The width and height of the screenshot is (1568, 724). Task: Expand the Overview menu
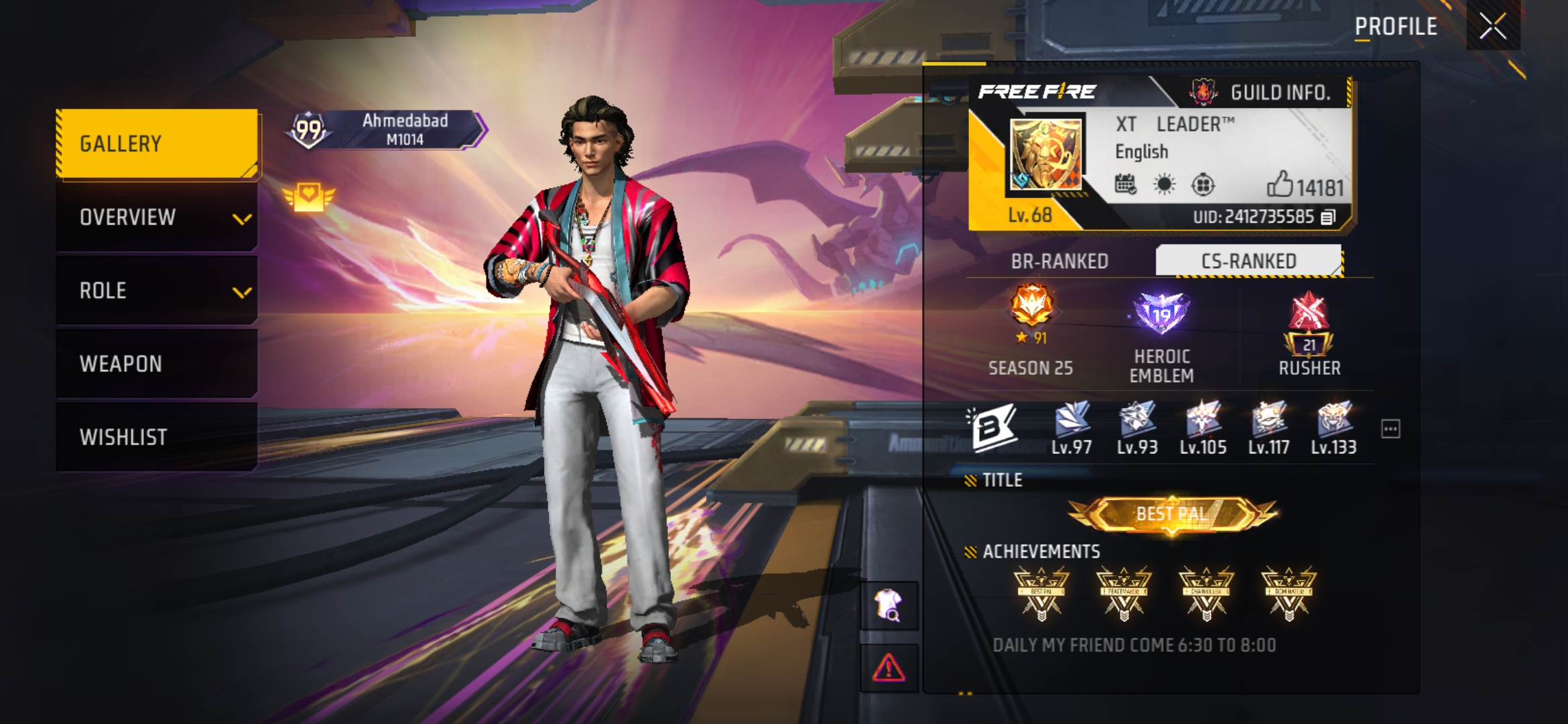(x=157, y=217)
